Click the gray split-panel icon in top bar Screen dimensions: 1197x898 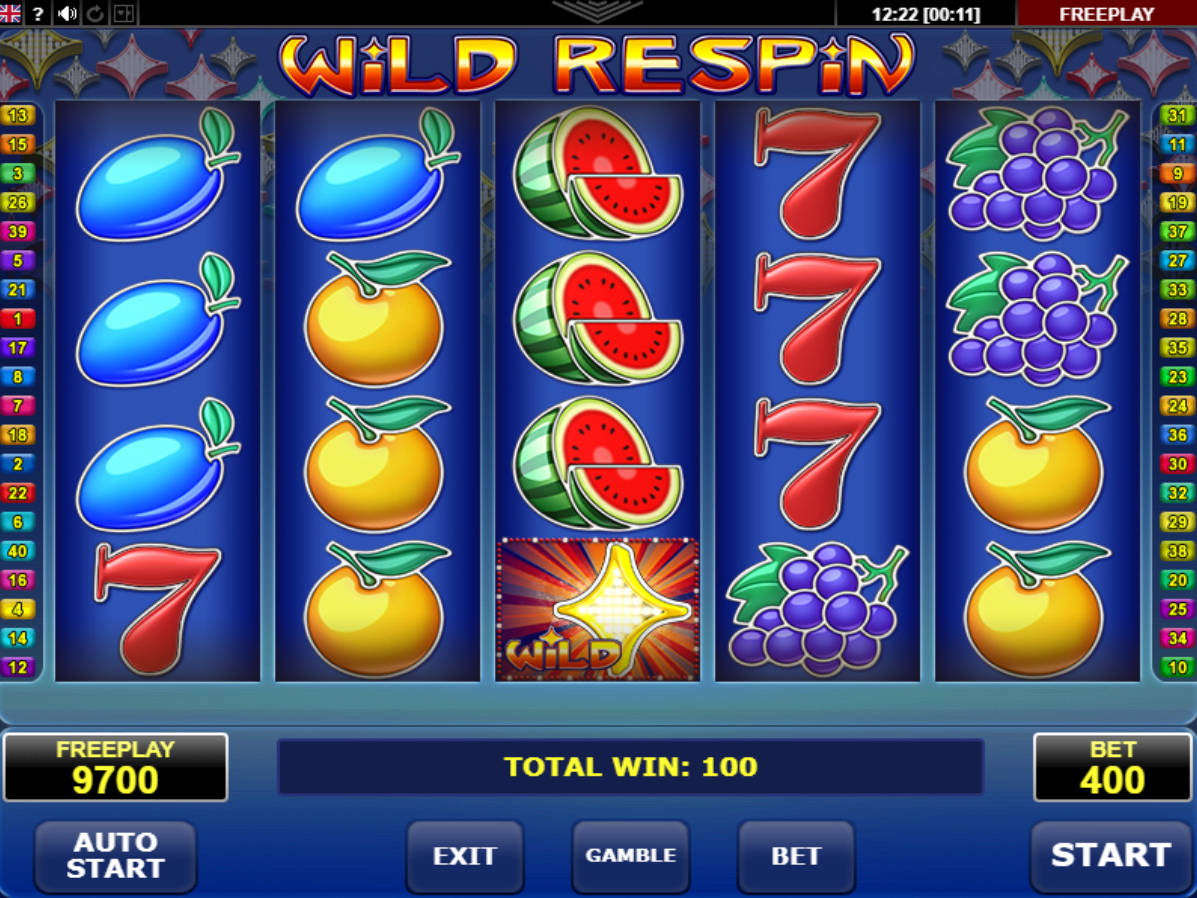click(124, 13)
